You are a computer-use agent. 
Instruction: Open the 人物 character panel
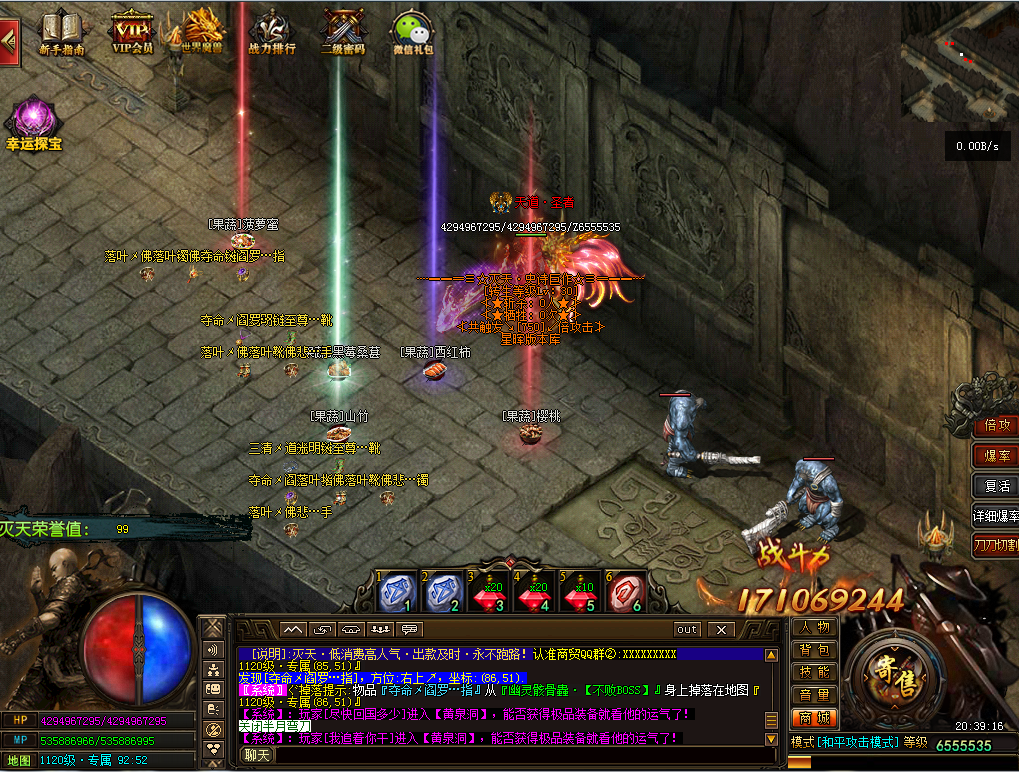click(815, 627)
